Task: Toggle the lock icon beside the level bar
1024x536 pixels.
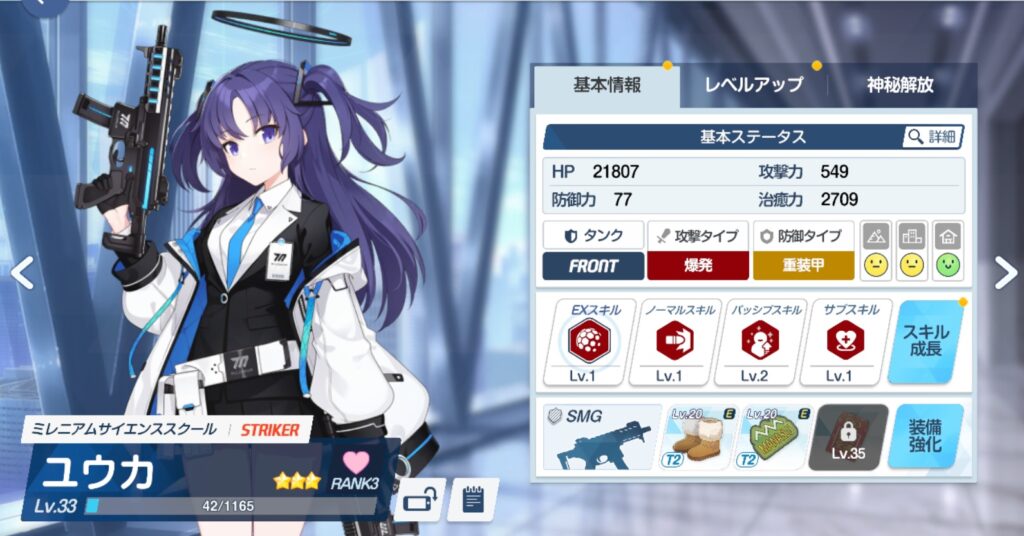Action: pyautogui.click(x=419, y=498)
